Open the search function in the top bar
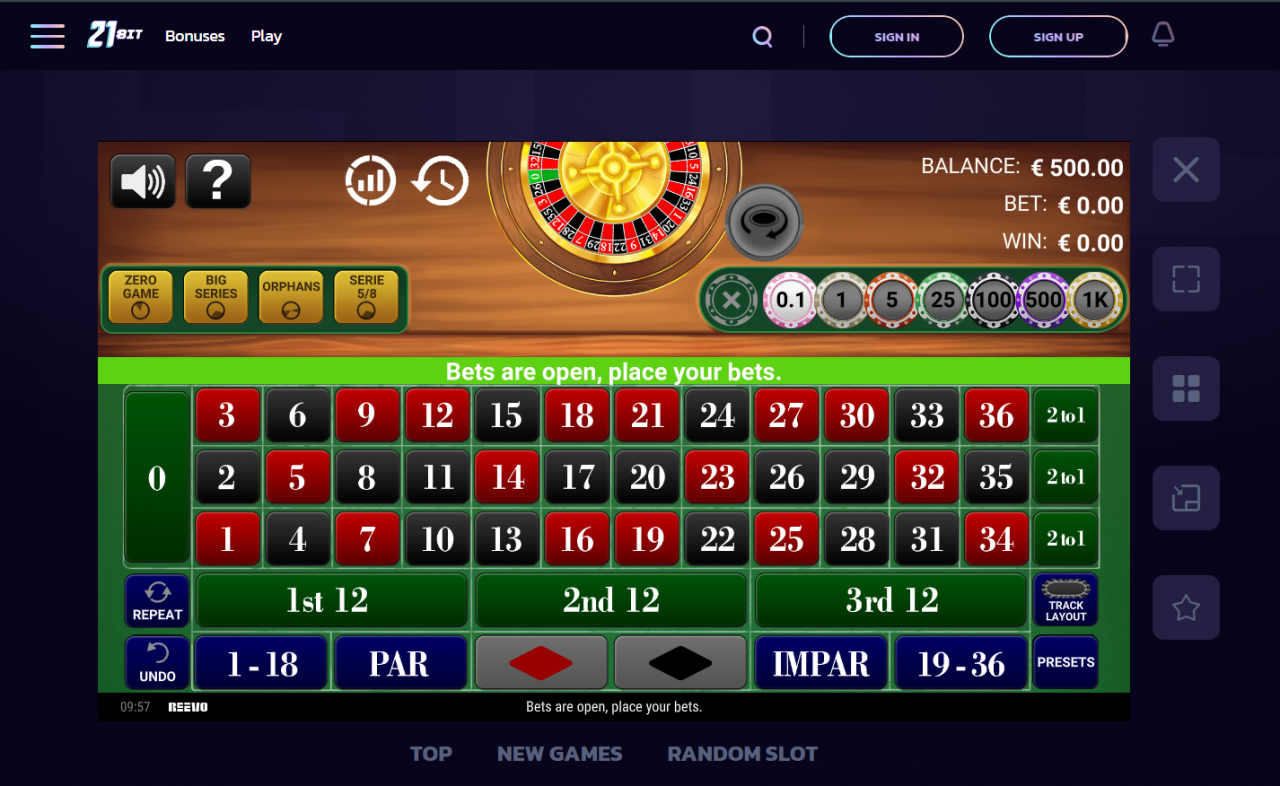This screenshot has width=1280, height=786. click(x=762, y=36)
